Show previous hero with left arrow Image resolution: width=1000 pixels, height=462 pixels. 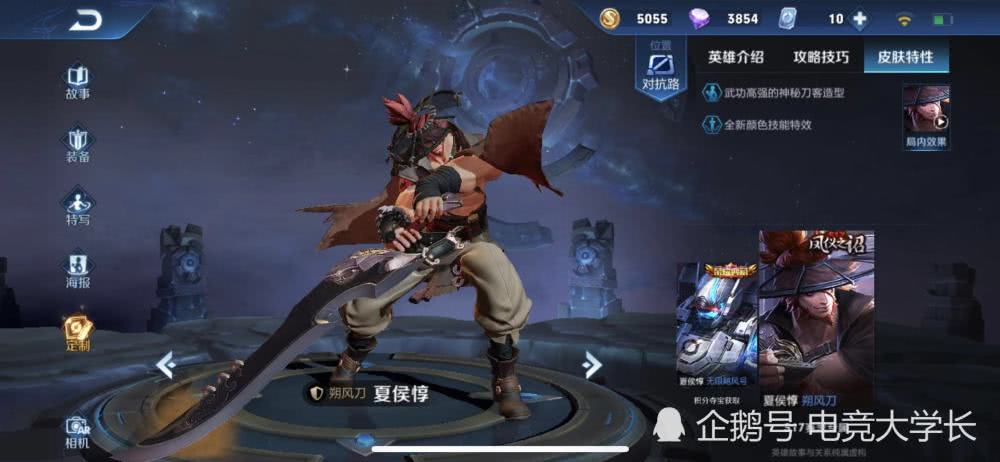166,366
